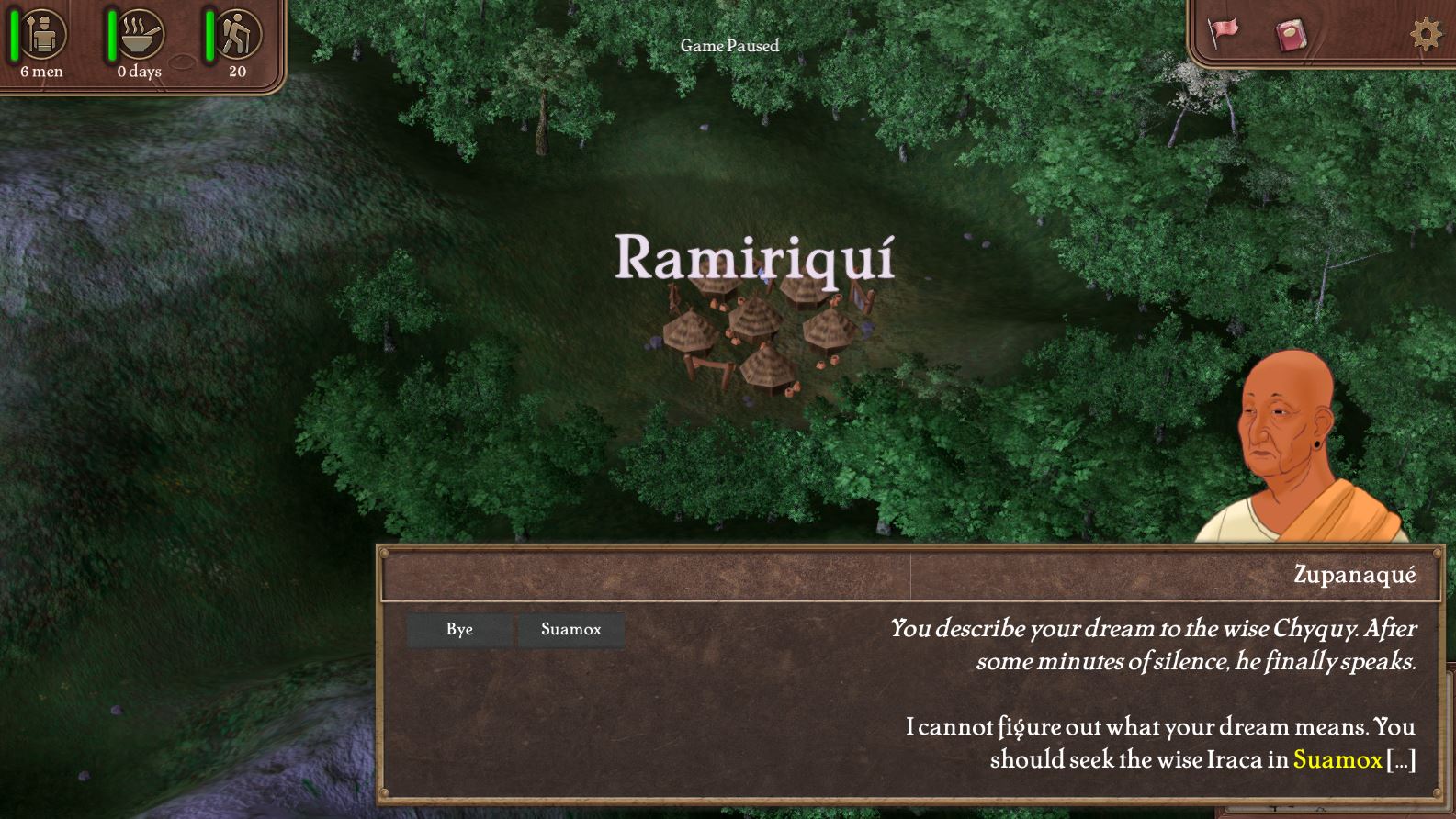Open the settings gear menu
The width and height of the screenshot is (1456, 819).
1426,35
